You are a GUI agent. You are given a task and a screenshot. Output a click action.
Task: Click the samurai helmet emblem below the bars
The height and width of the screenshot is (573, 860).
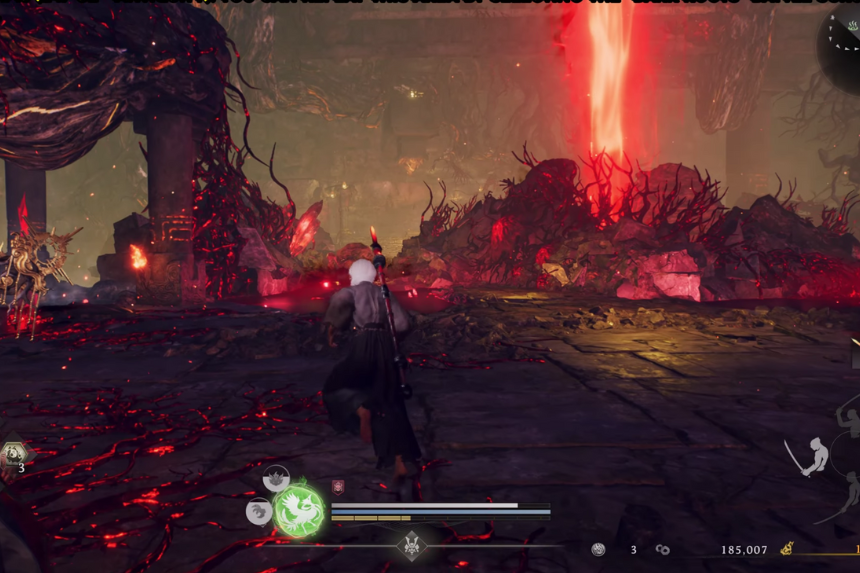tap(411, 545)
